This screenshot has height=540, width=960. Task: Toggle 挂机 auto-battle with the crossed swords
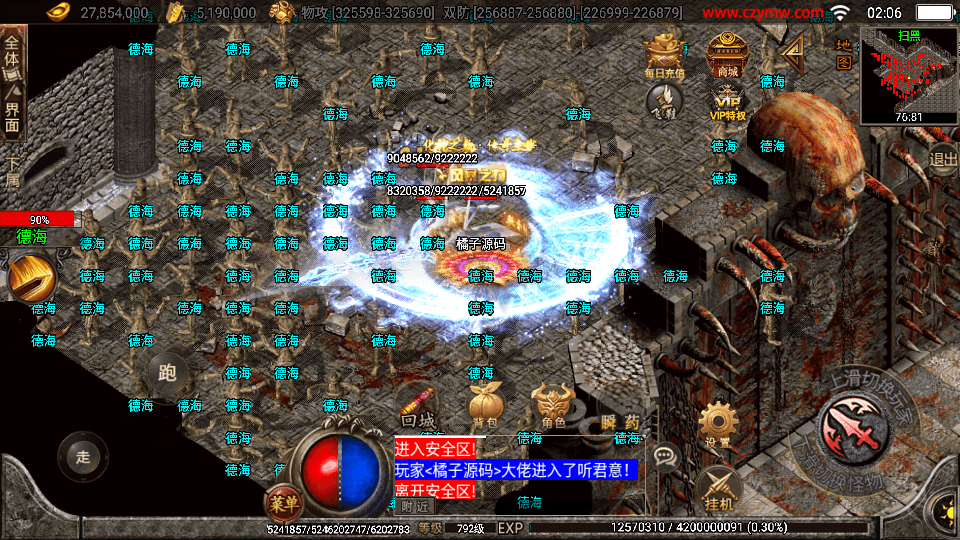pos(717,489)
